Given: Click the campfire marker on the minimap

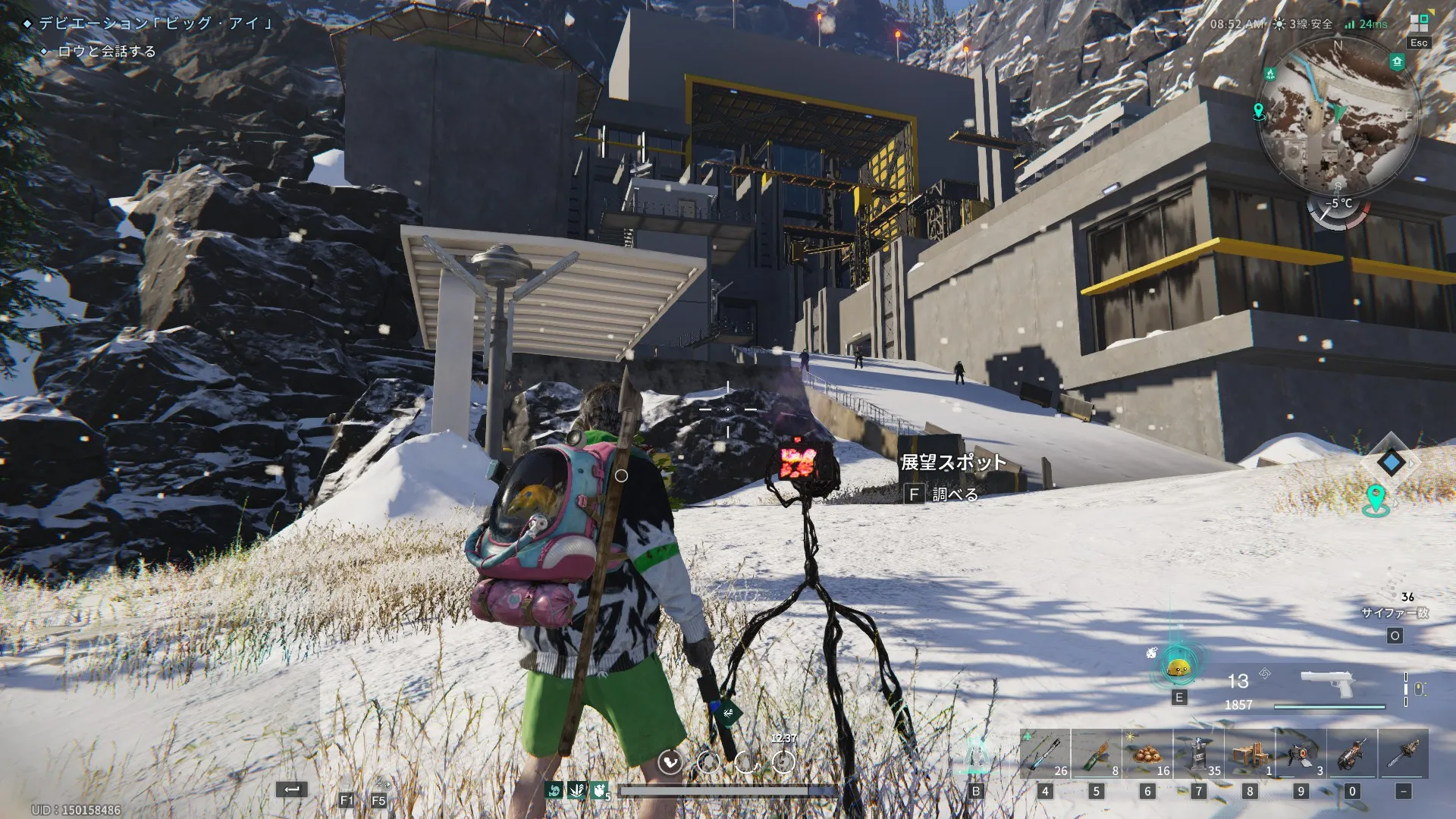Looking at the screenshot, I should coord(1270,74).
